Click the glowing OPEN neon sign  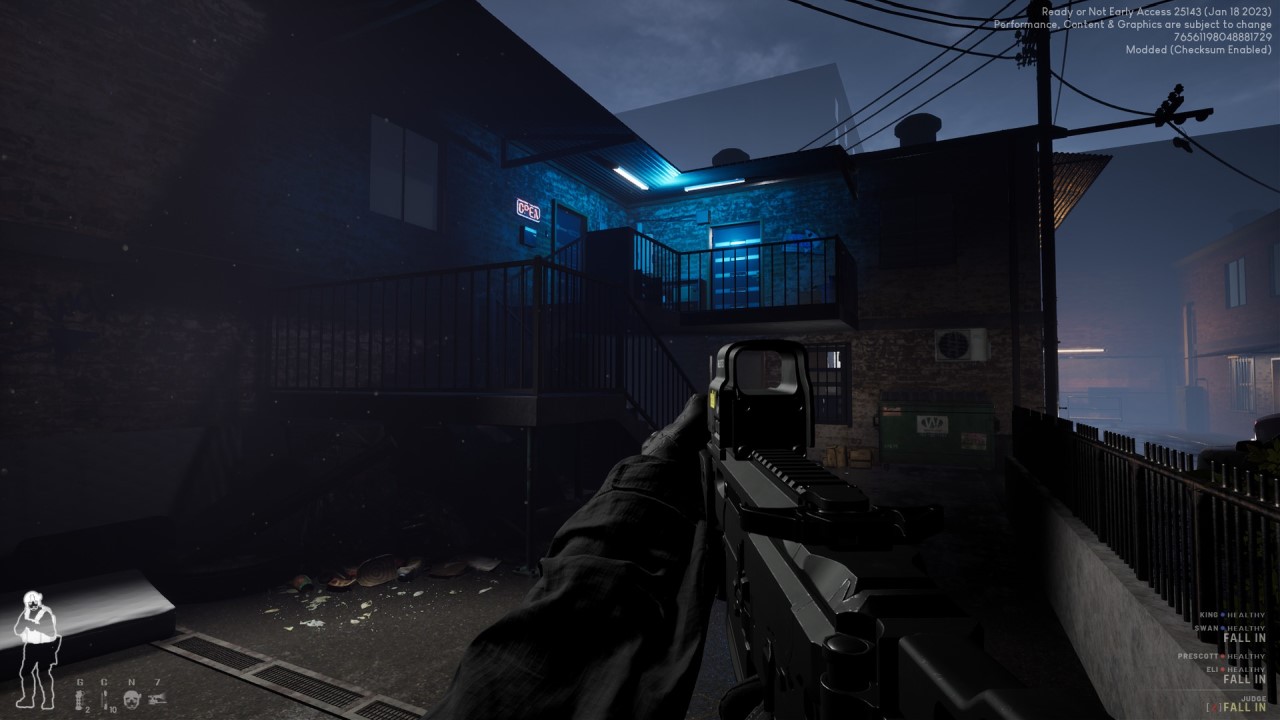pyautogui.click(x=527, y=212)
